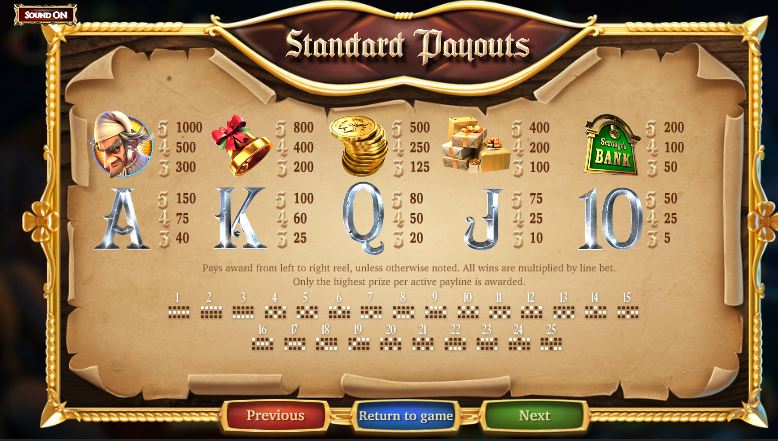778x441 pixels.
Task: Advance to the Next paytable page
Action: pos(534,415)
